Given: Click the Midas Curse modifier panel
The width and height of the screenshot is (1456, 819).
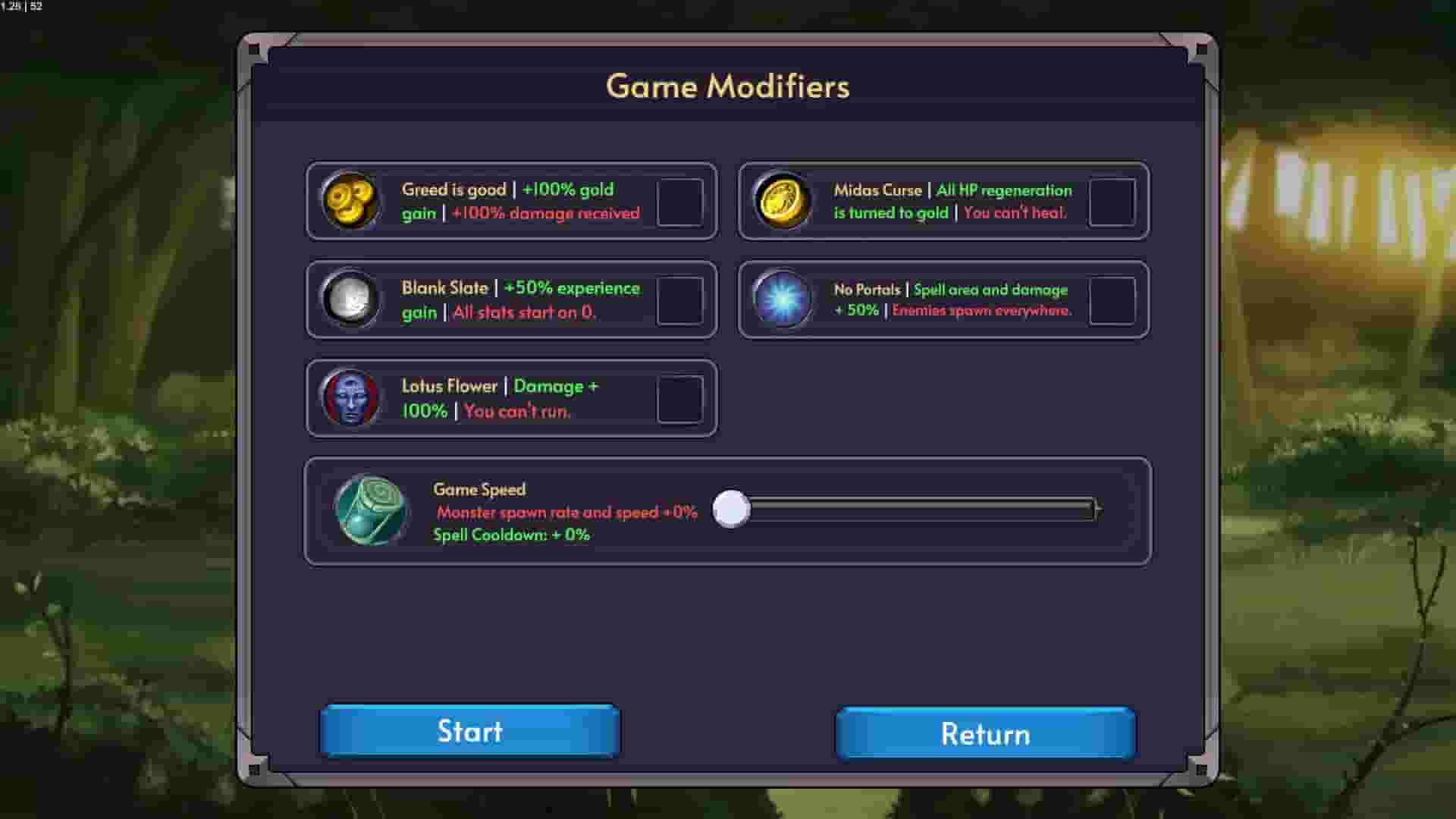Looking at the screenshot, I should 944,202.
